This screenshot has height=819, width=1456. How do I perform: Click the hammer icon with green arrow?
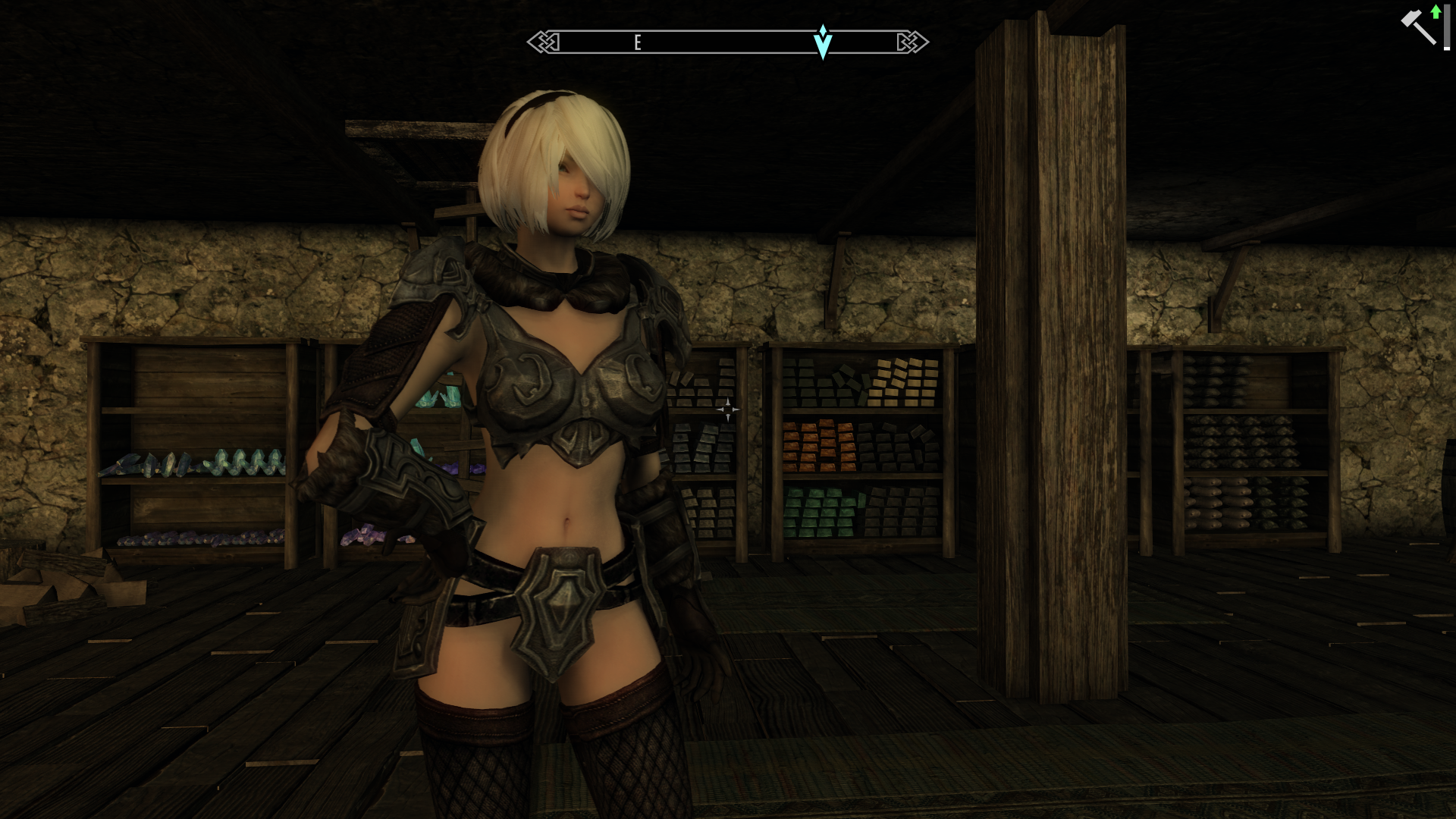(1420, 26)
